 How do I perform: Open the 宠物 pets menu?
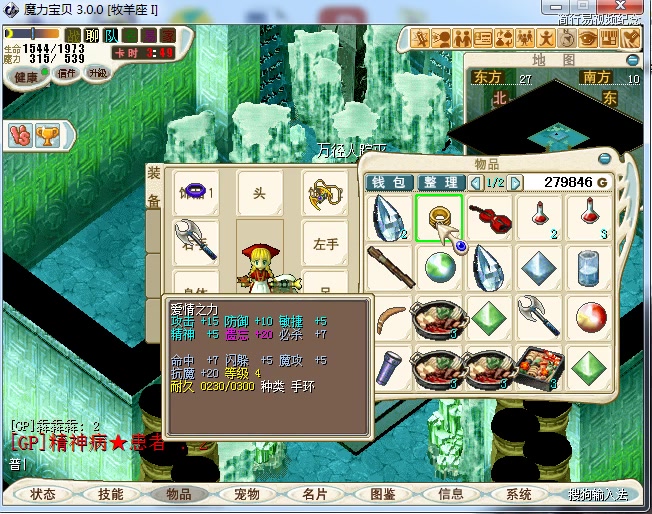click(247, 494)
